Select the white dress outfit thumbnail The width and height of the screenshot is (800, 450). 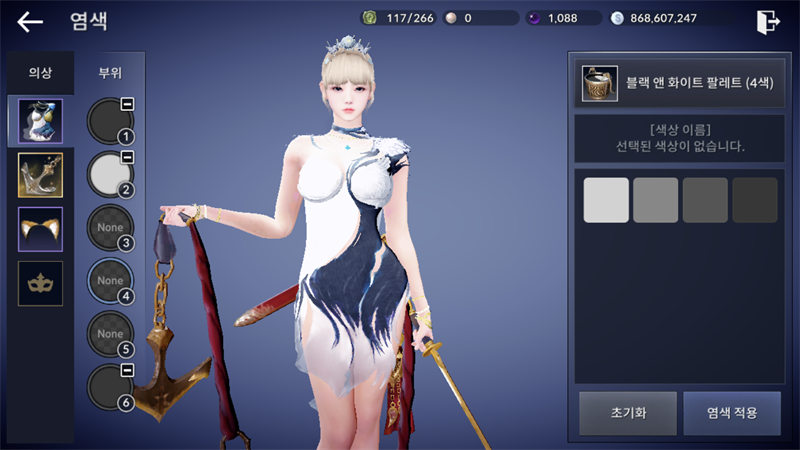point(41,121)
